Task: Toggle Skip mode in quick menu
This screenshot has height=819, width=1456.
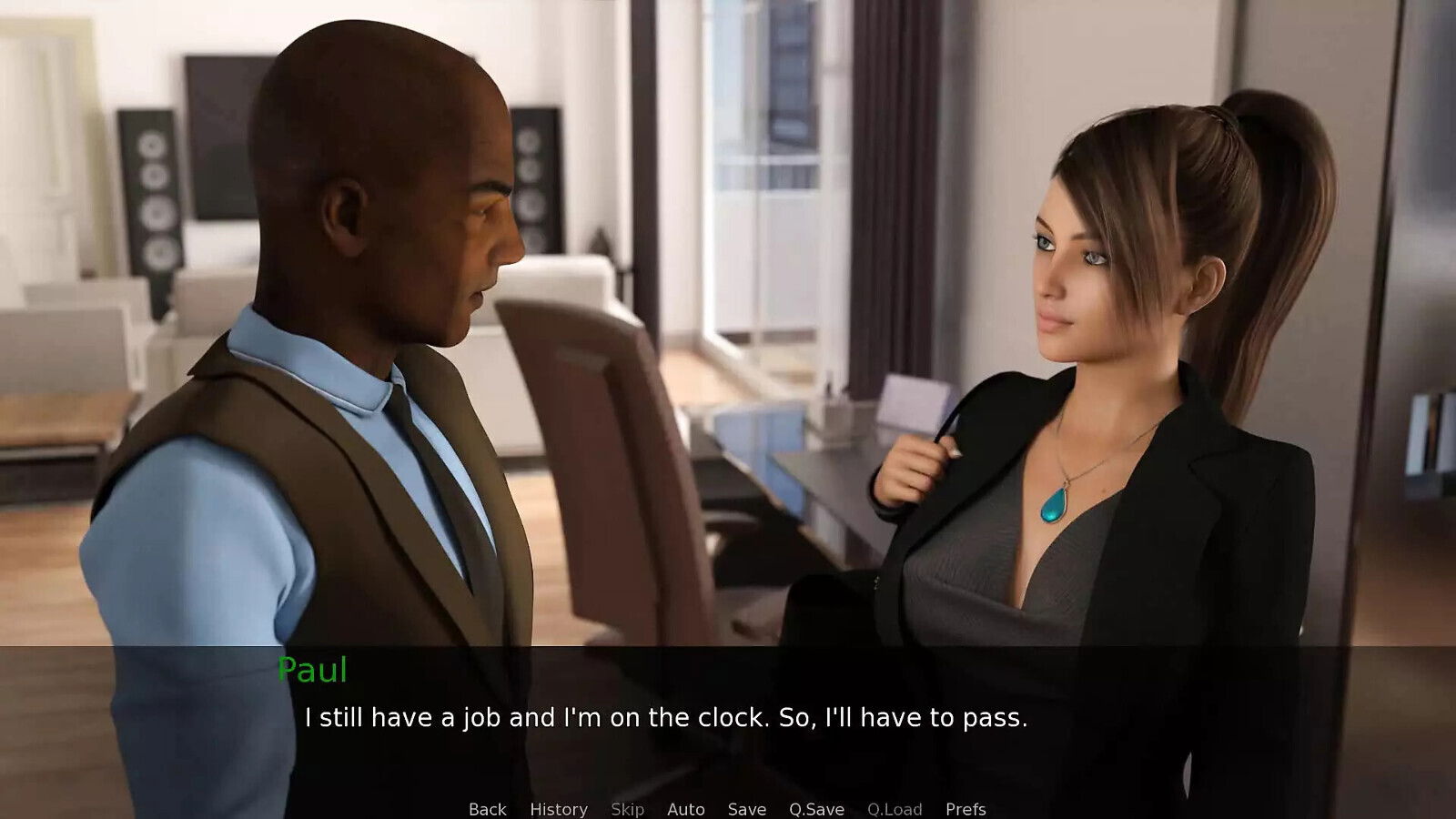Action: [627, 809]
